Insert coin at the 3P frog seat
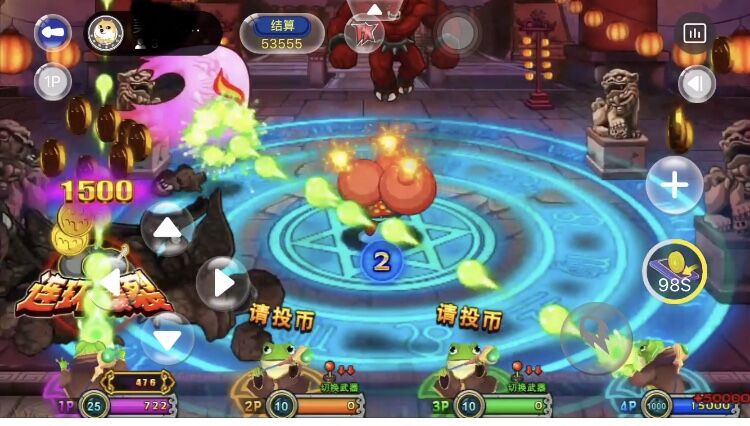Image resolution: width=750 pixels, height=426 pixels. coord(467,317)
